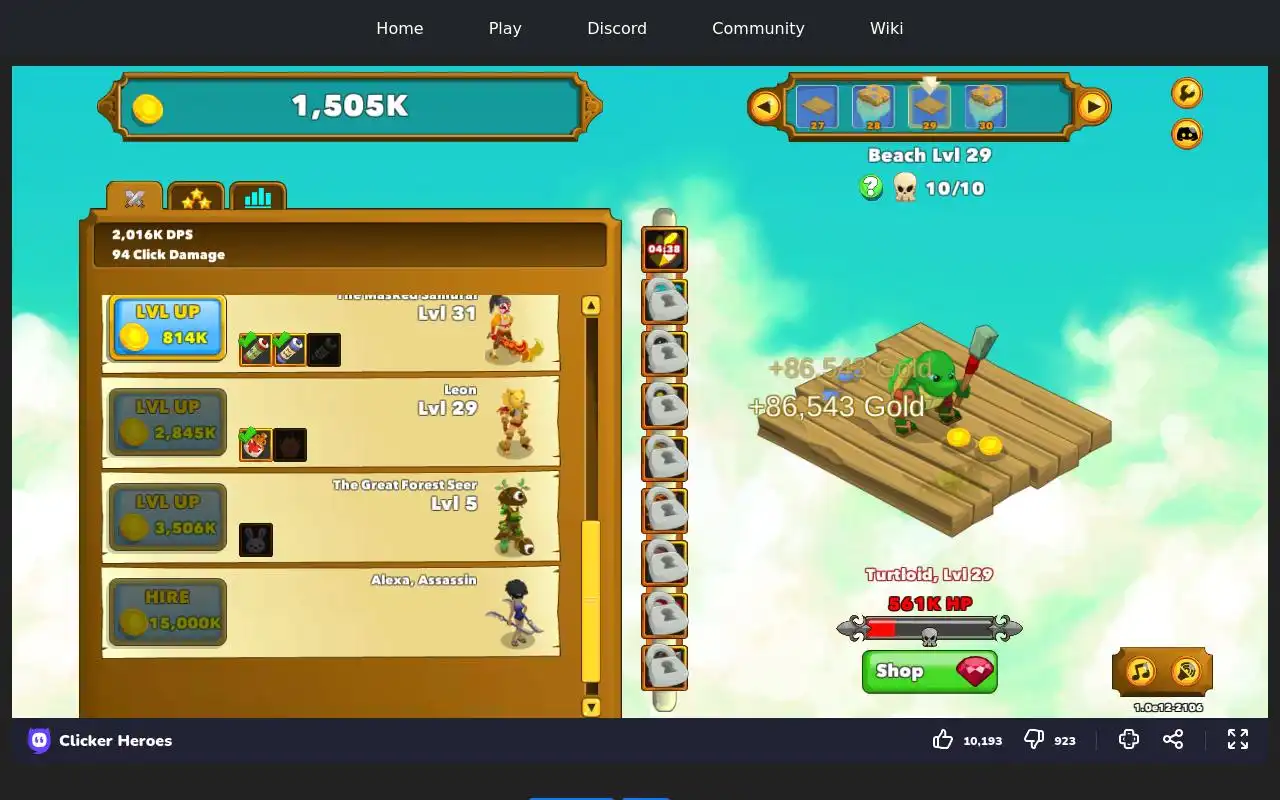Open the Wiki link in the top navigation

[x=886, y=28]
